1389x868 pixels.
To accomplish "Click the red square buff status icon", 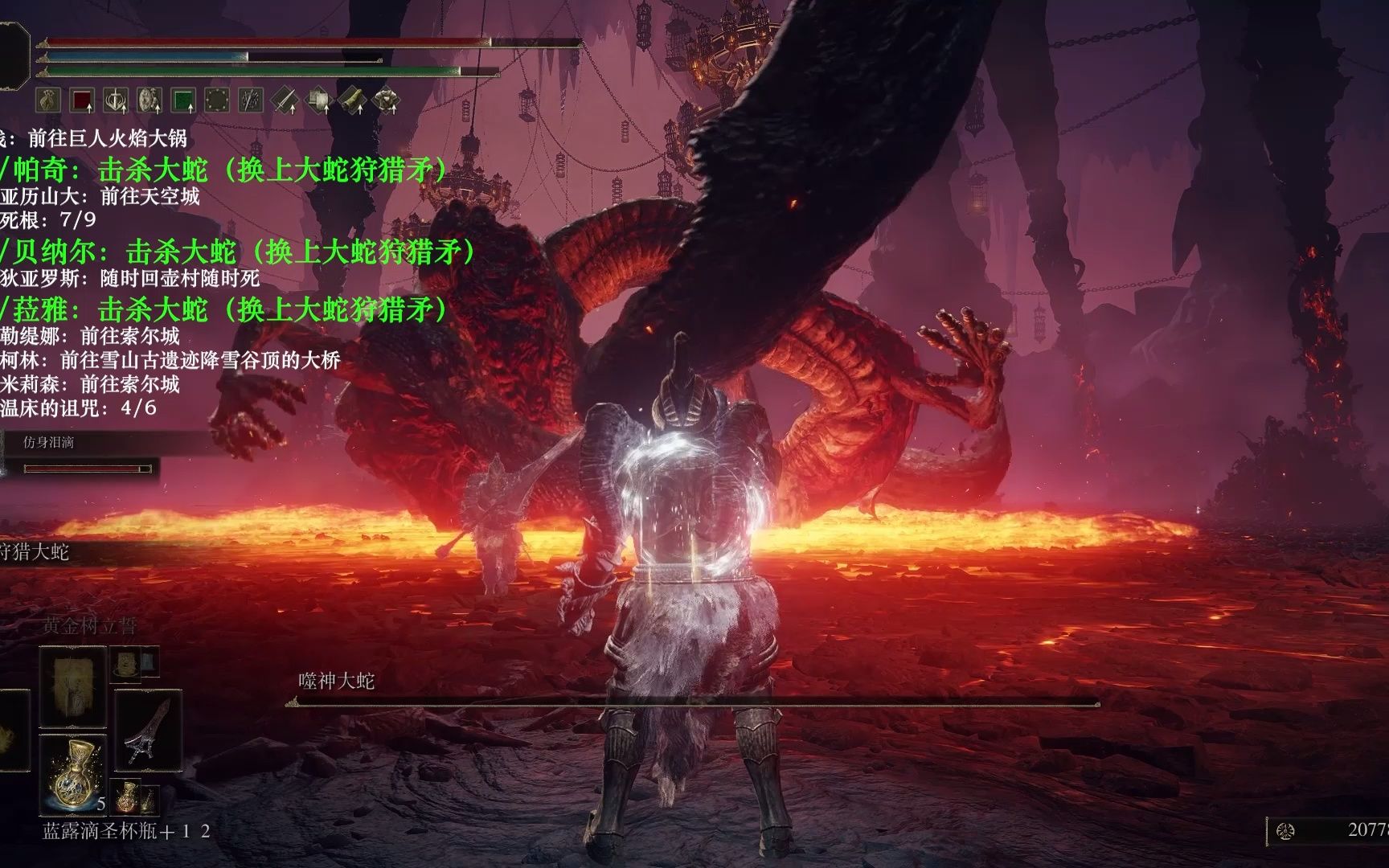I will pyautogui.click(x=83, y=100).
